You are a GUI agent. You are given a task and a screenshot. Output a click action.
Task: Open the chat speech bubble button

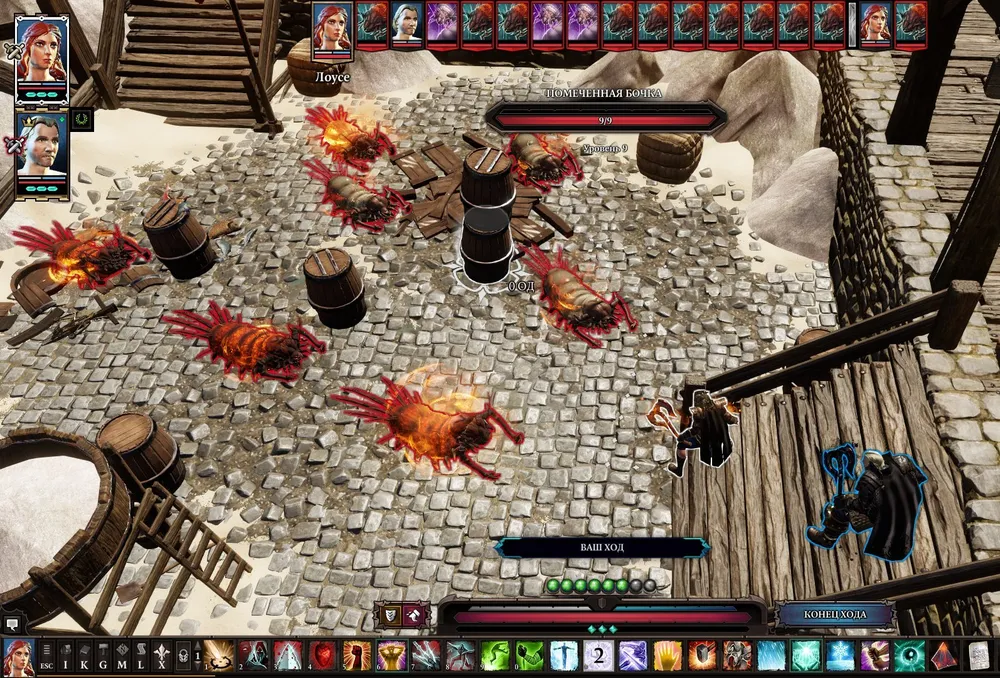[12, 622]
